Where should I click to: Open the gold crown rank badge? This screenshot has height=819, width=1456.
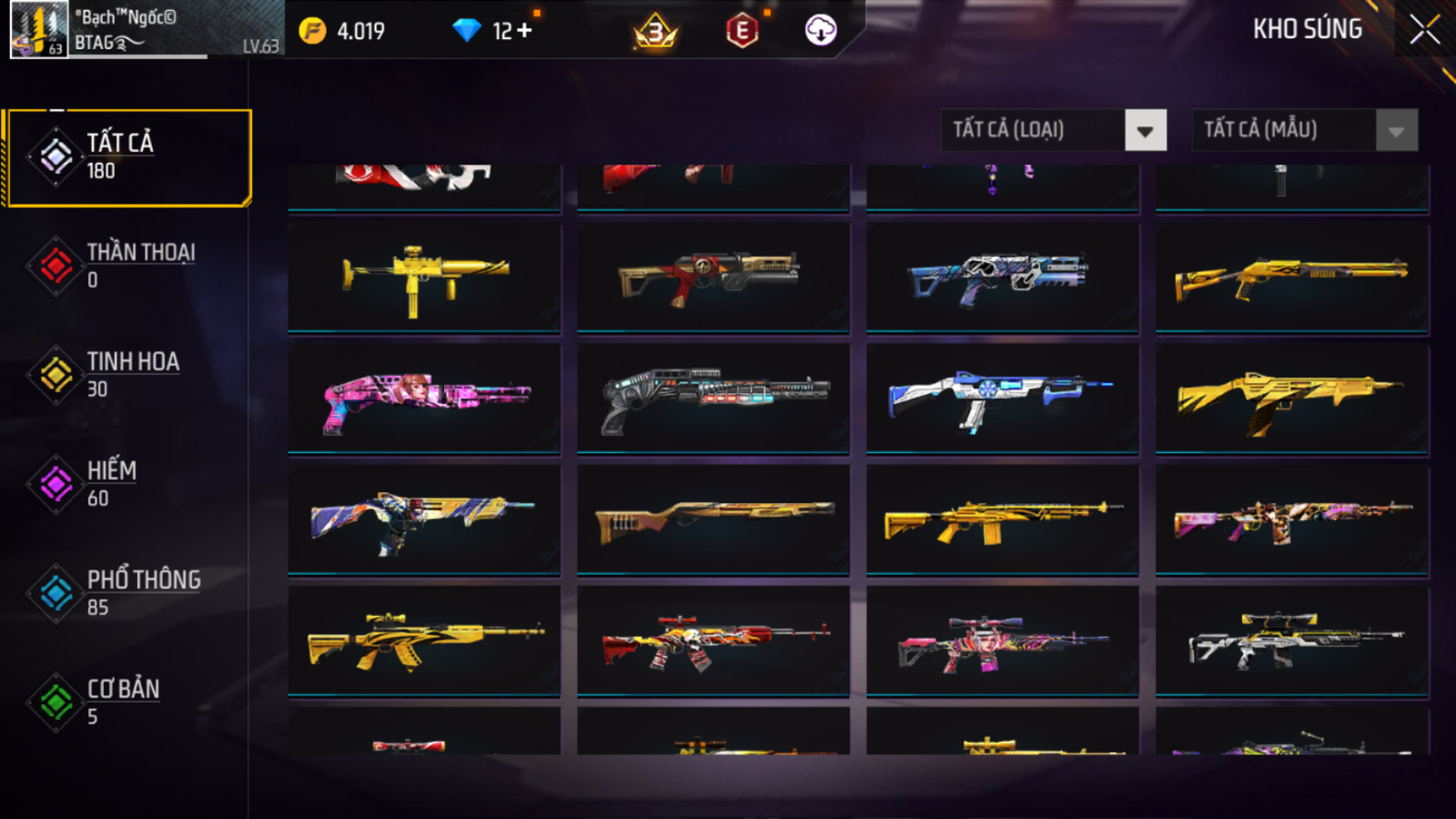click(x=655, y=31)
